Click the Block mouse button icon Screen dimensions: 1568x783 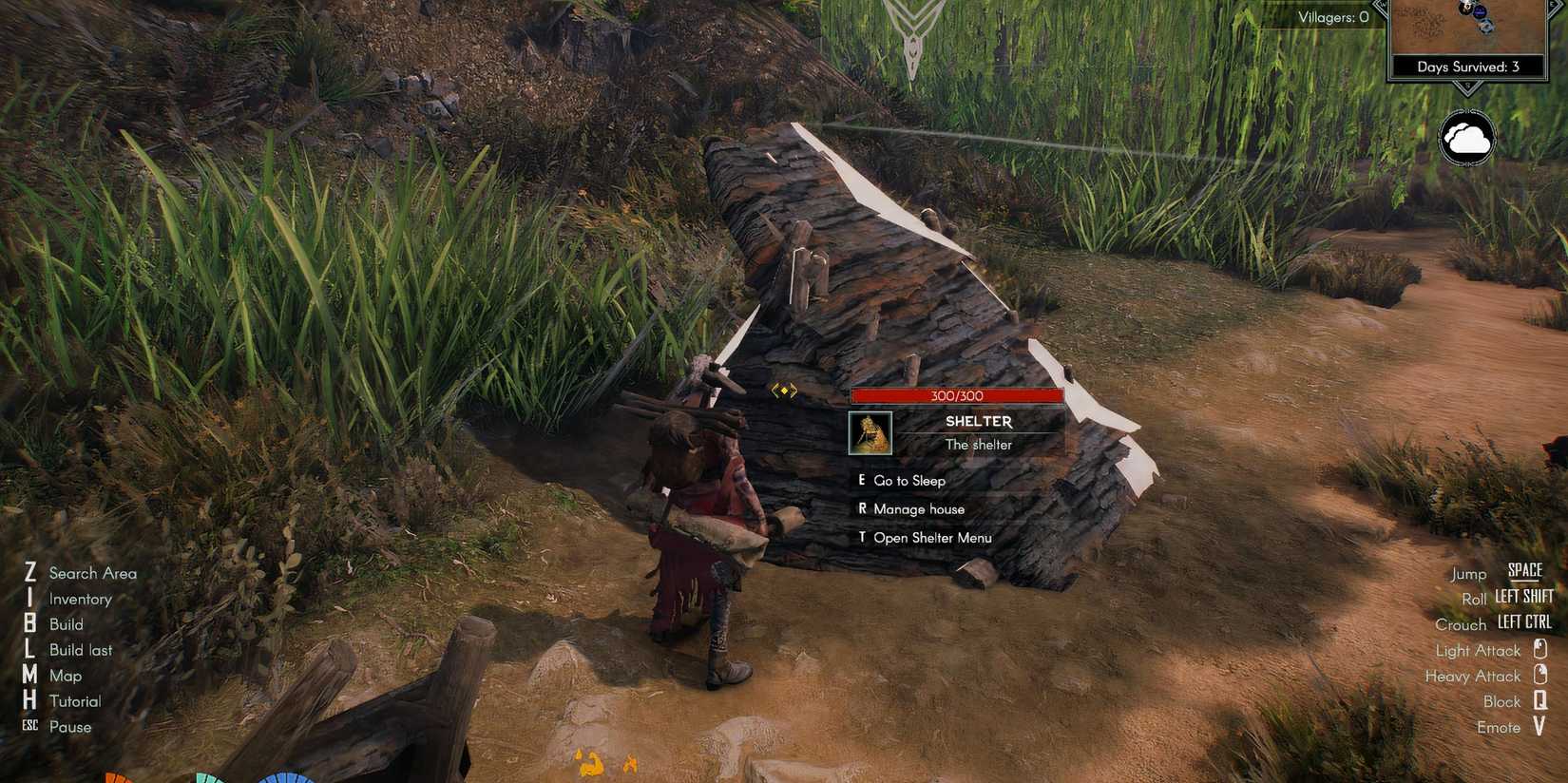(x=1542, y=701)
